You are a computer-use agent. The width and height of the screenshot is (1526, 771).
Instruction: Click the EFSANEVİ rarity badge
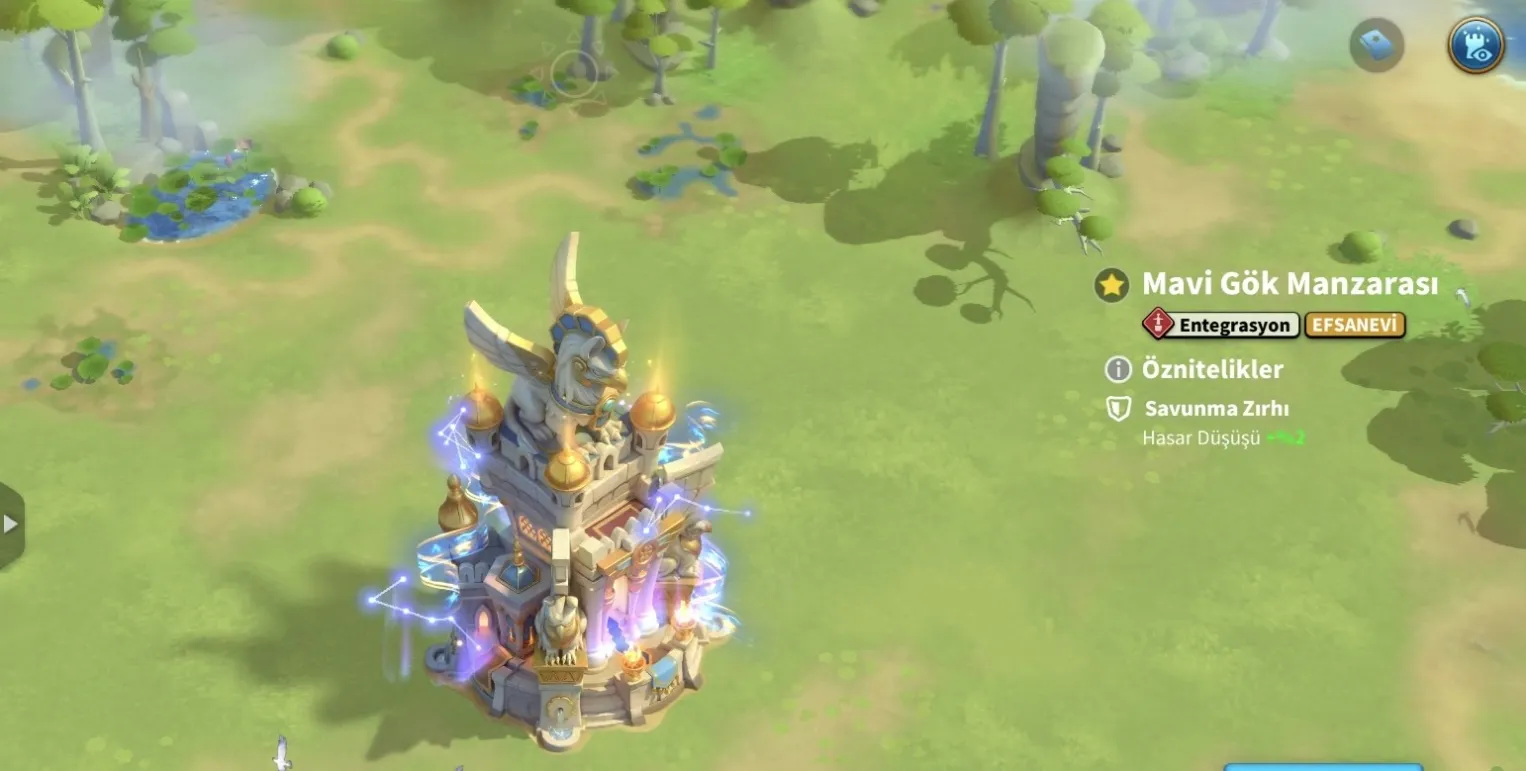(1355, 325)
